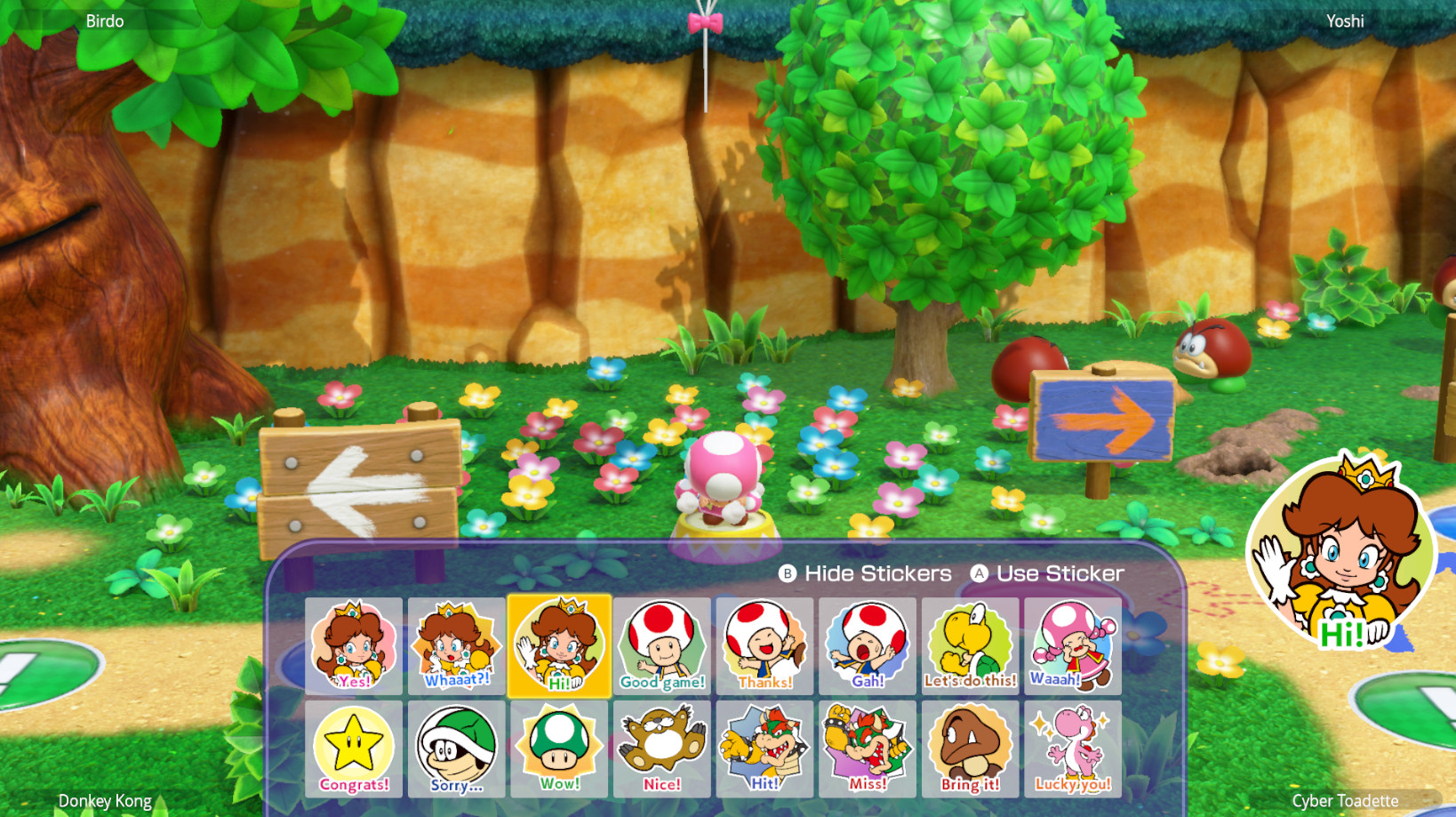This screenshot has height=817, width=1456.
Task: Choose the "Let's do this!" Koopa sticker
Action: 971,646
